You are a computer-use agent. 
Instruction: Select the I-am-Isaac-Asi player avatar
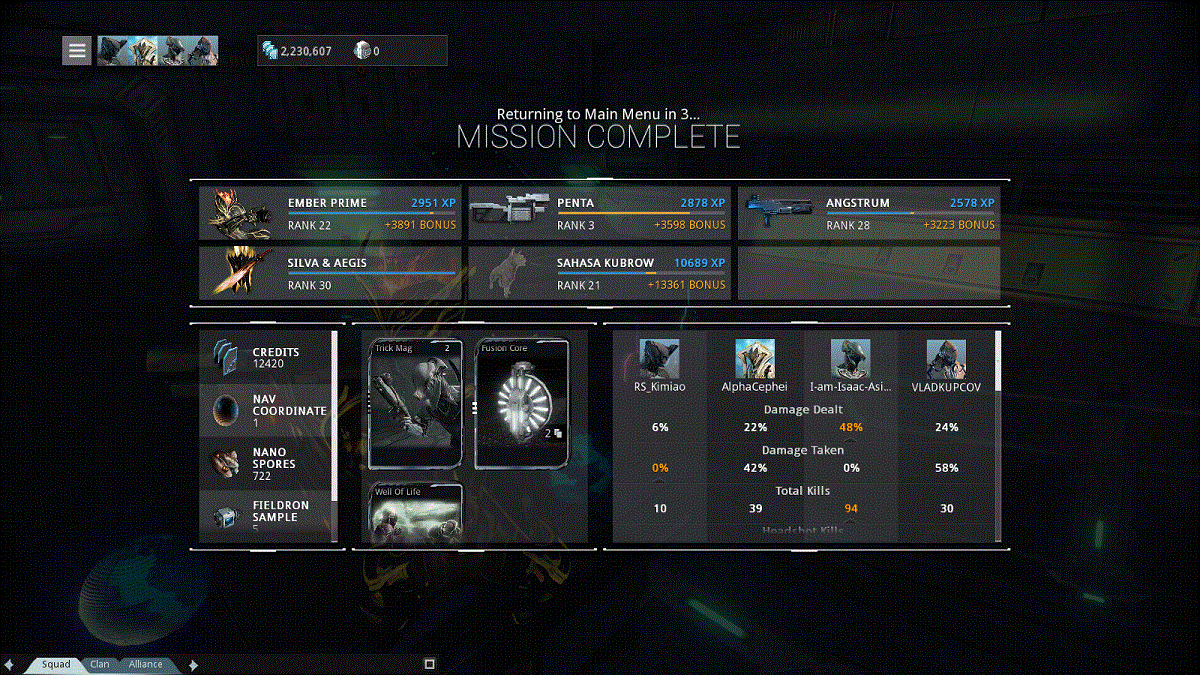[850, 359]
